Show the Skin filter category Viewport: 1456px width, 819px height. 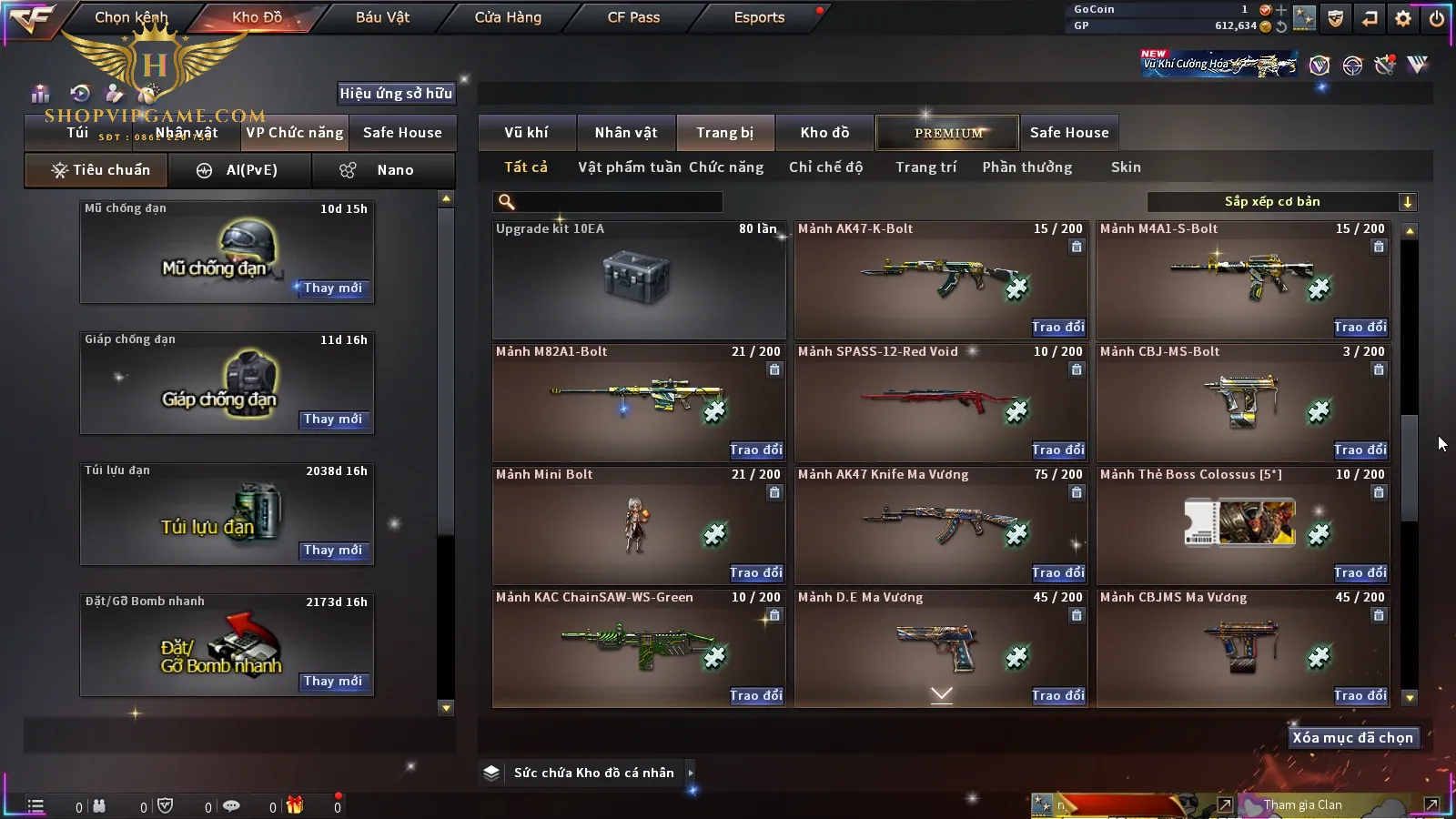pos(1126,167)
